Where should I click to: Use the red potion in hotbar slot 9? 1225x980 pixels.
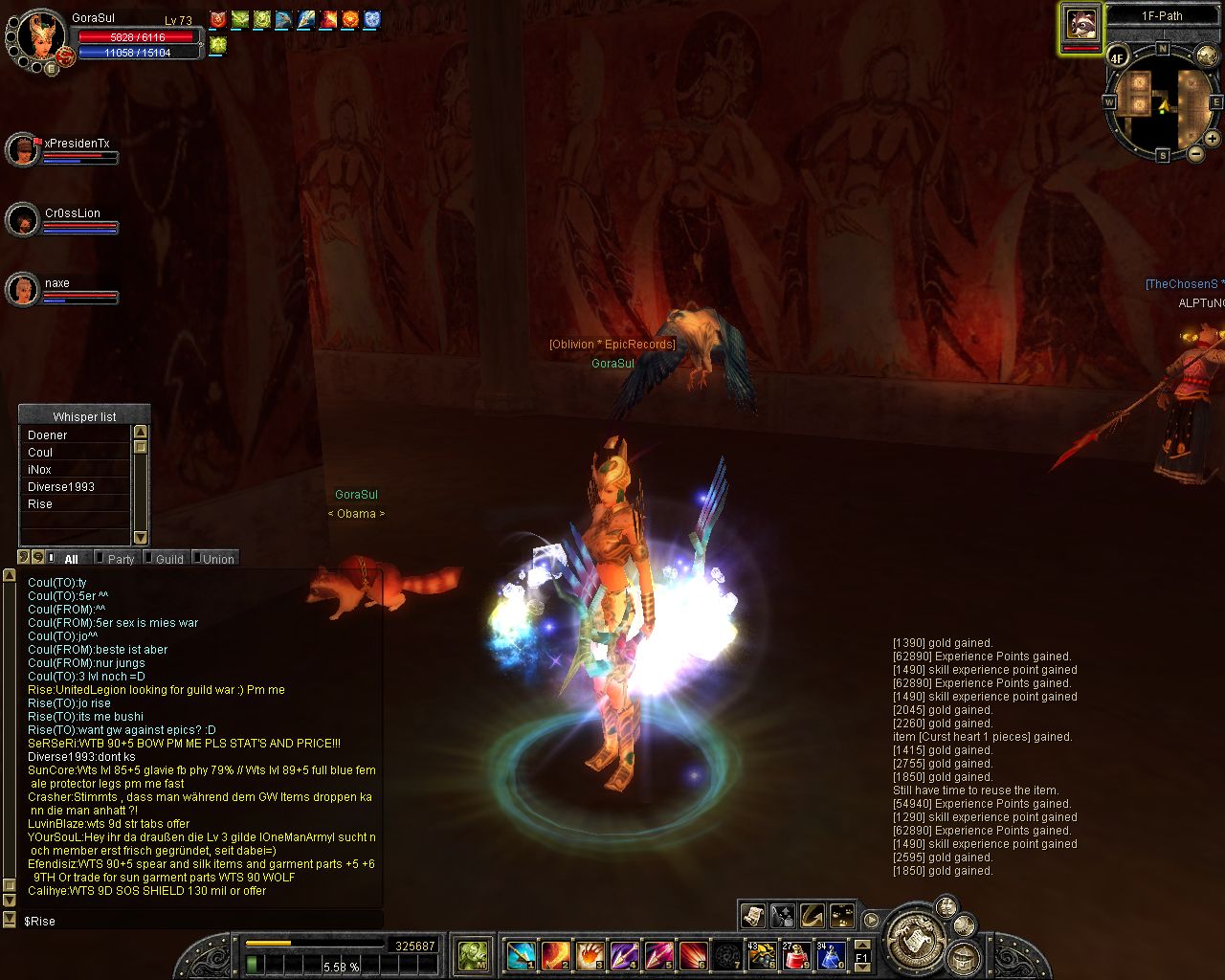796,954
